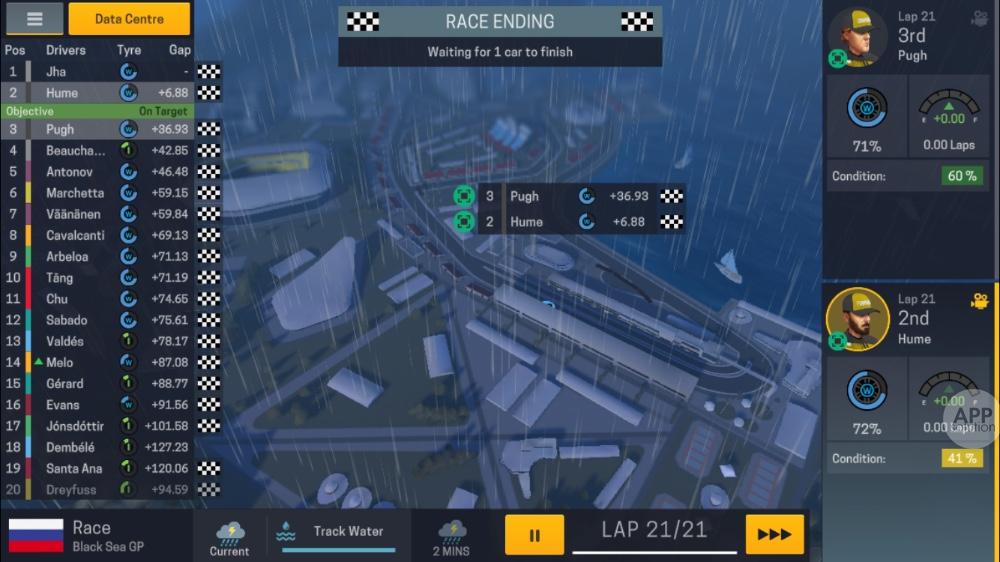Open the hamburger menu

pos(34,19)
